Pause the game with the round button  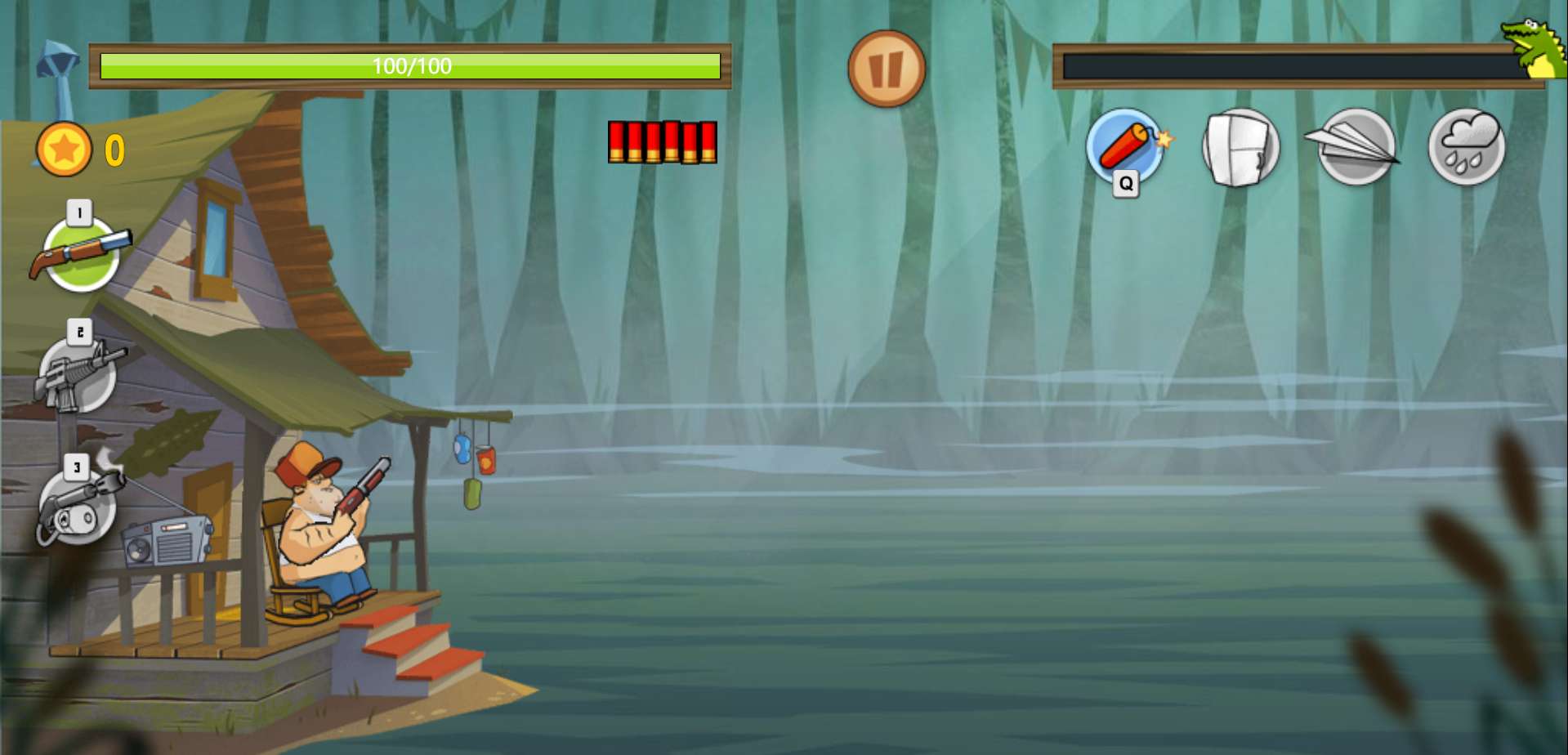(x=886, y=69)
